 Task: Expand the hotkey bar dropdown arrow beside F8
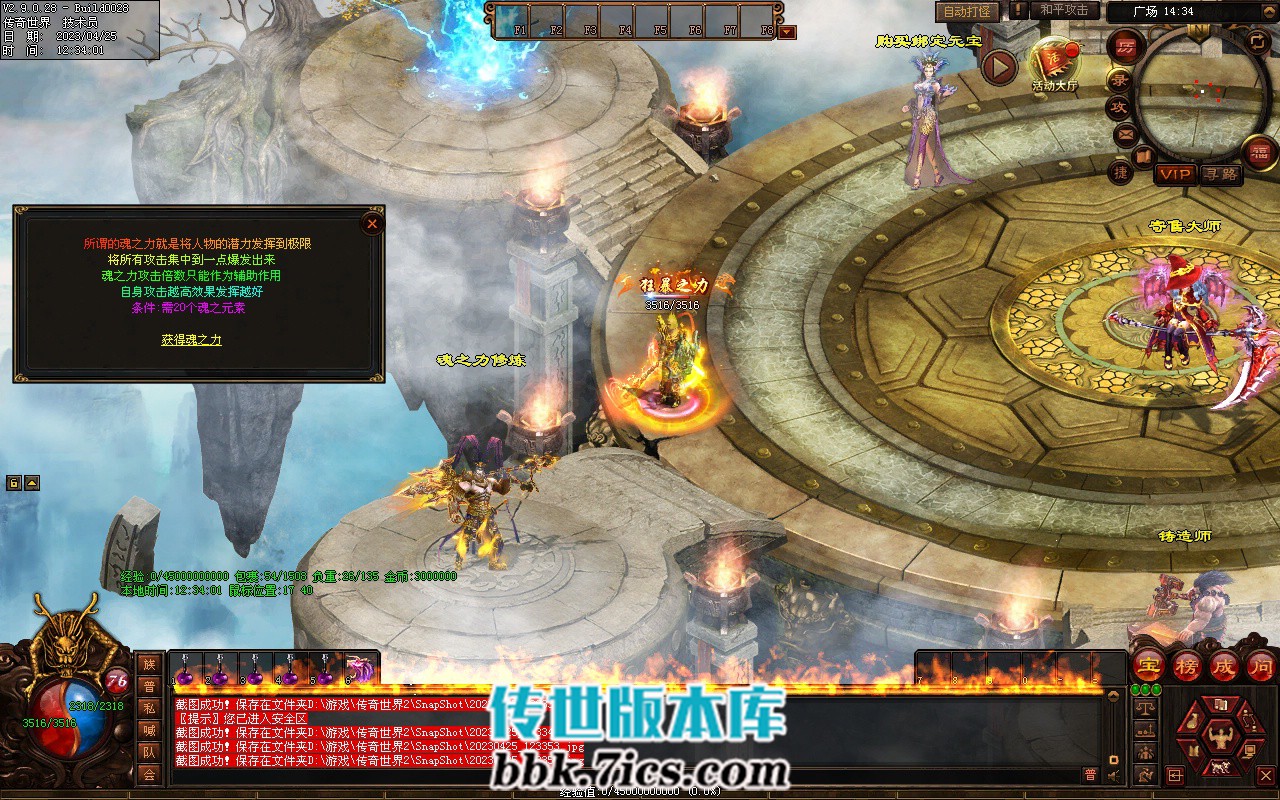pyautogui.click(x=787, y=32)
